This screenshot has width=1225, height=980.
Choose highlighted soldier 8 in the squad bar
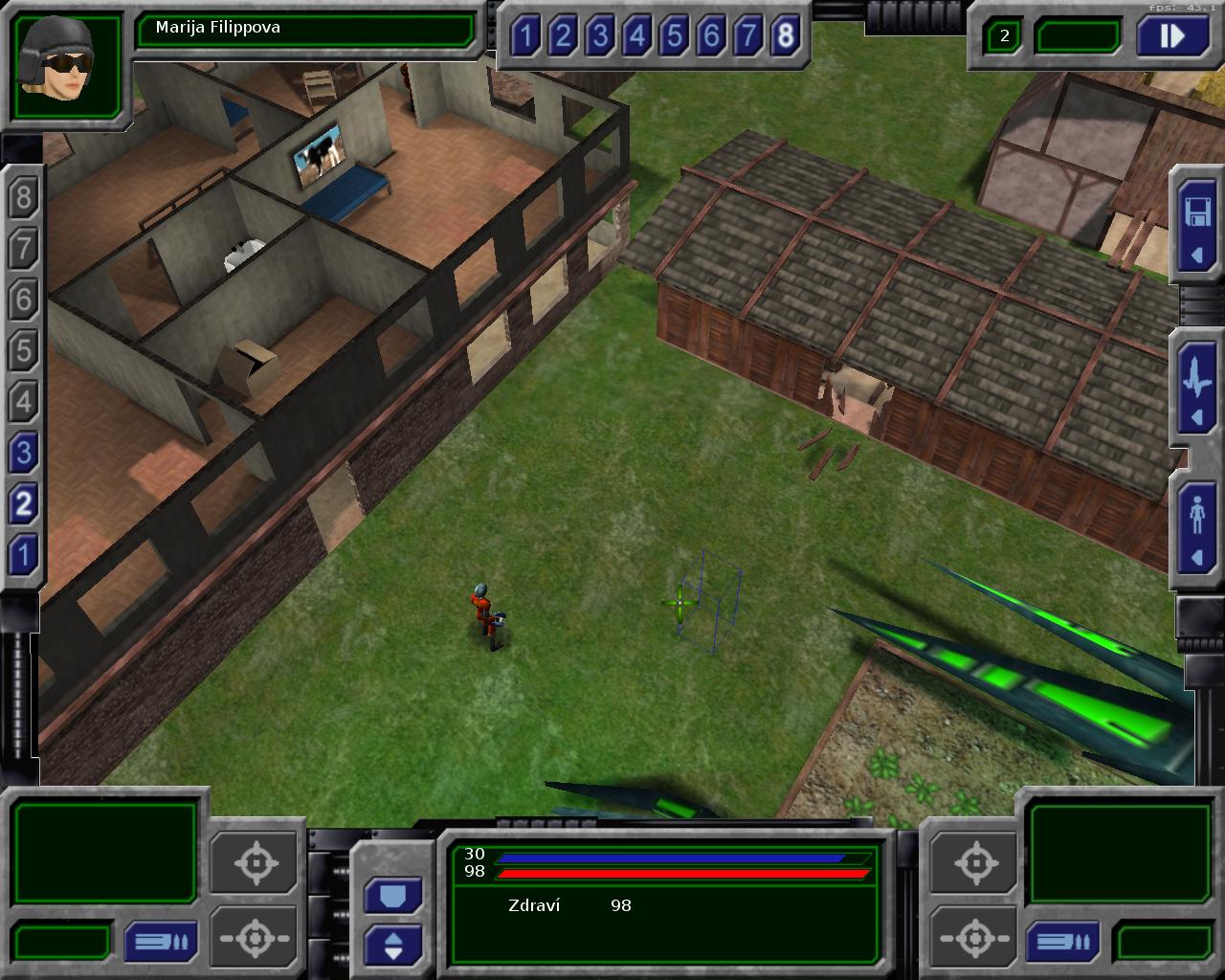click(x=786, y=36)
